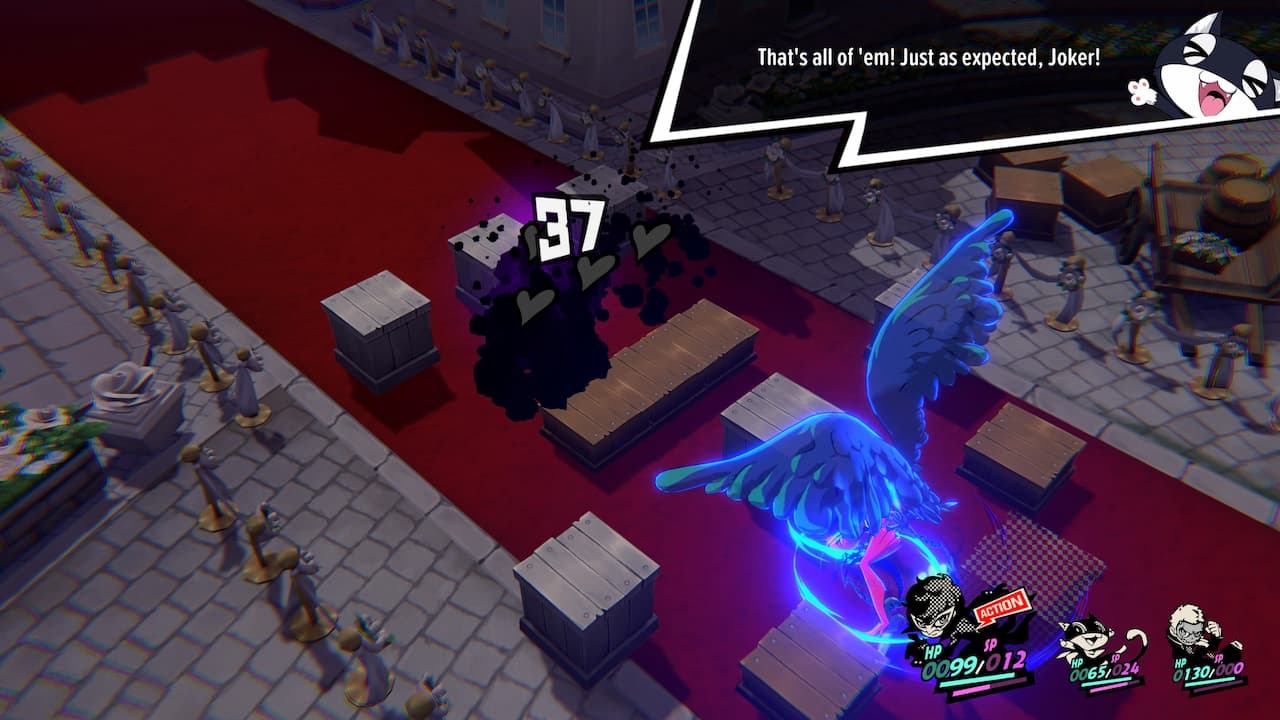Click the HP label under Joker's portrait
The height and width of the screenshot is (720, 1280).
[931, 651]
